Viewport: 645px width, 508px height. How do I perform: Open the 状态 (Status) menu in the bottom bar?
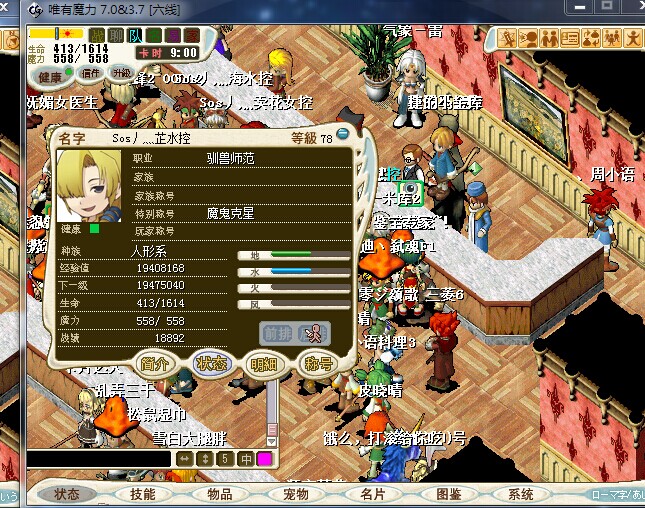click(x=67, y=494)
